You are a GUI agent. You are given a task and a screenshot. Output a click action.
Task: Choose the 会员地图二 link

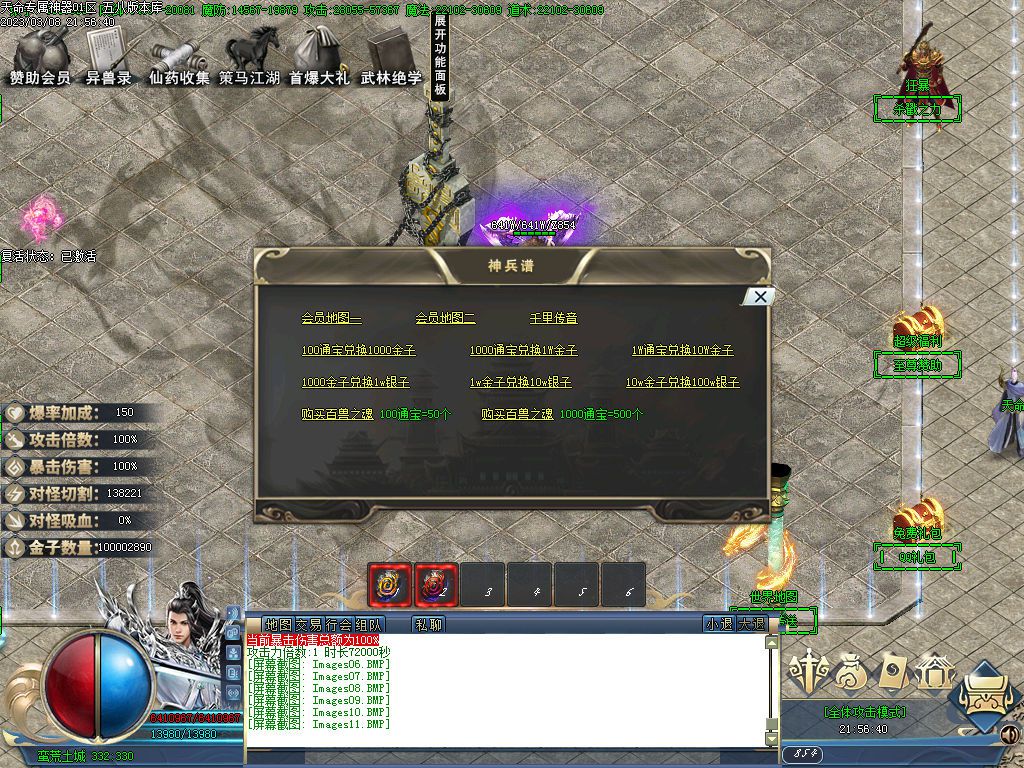point(445,318)
